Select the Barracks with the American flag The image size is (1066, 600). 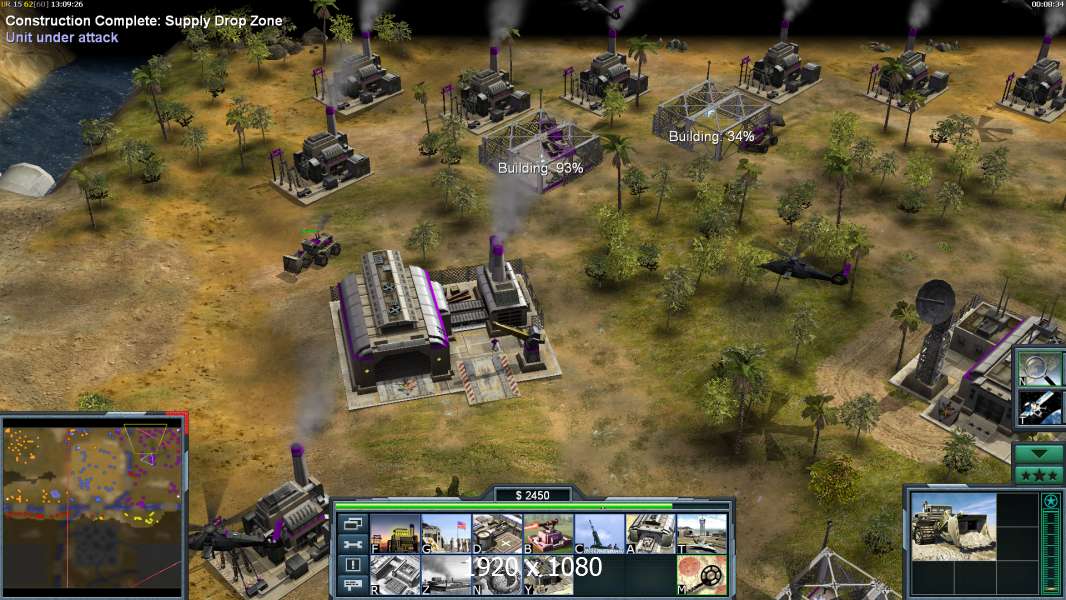(x=445, y=533)
